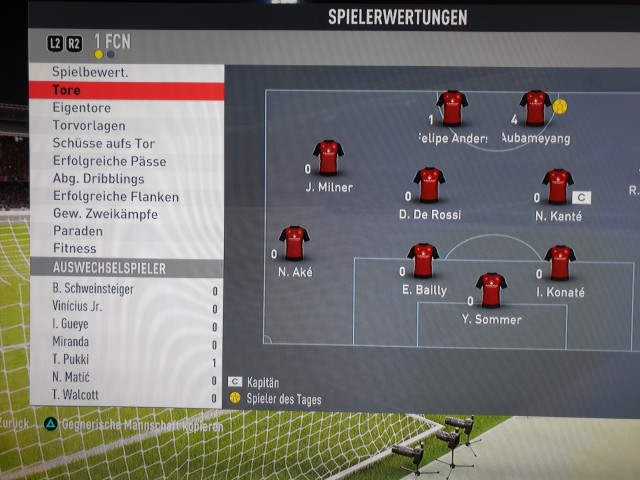Select the Fitness category
Screen dimensions: 640x480
click(x=75, y=248)
